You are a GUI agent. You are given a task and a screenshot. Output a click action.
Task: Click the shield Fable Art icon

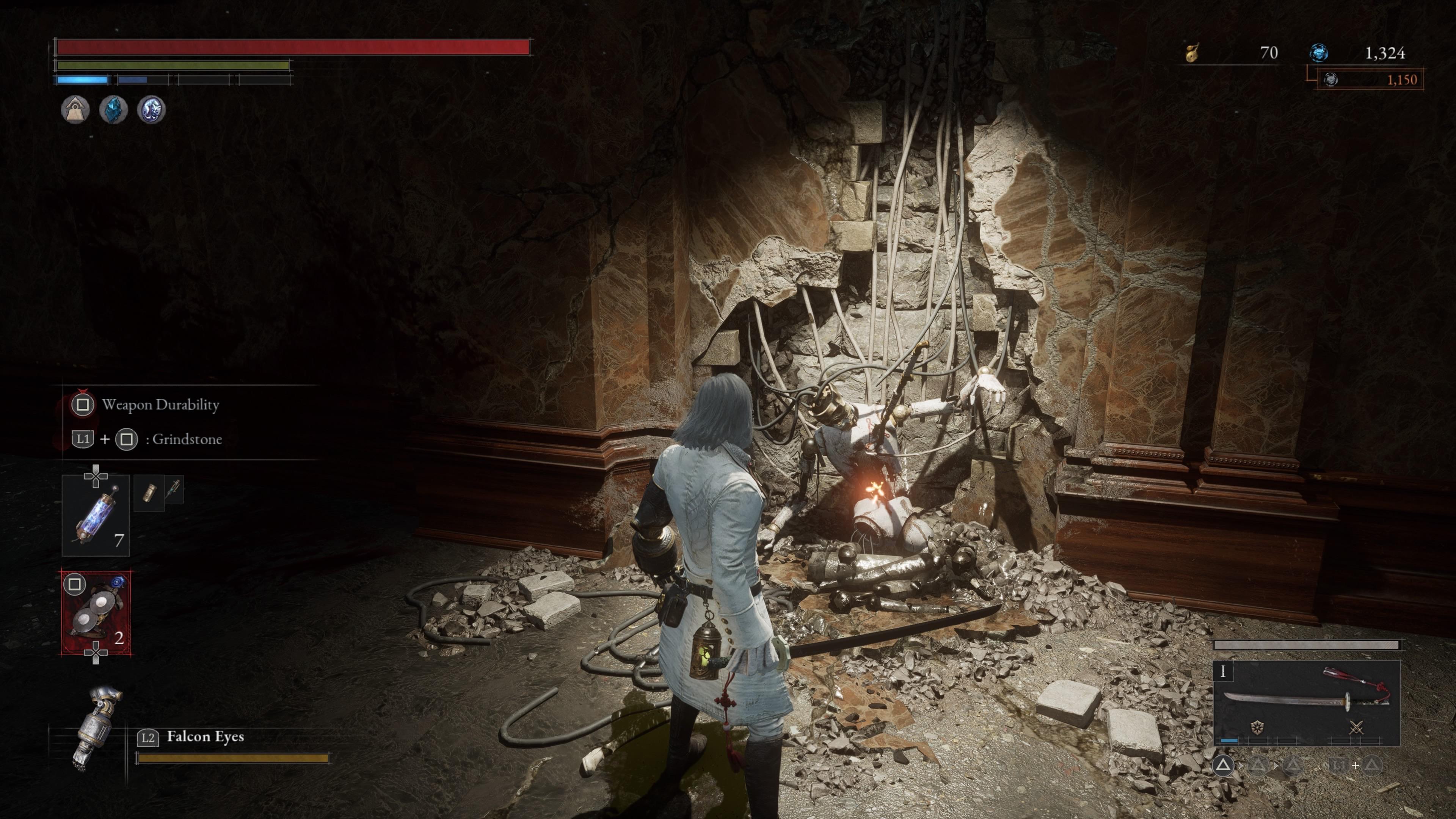[1257, 728]
